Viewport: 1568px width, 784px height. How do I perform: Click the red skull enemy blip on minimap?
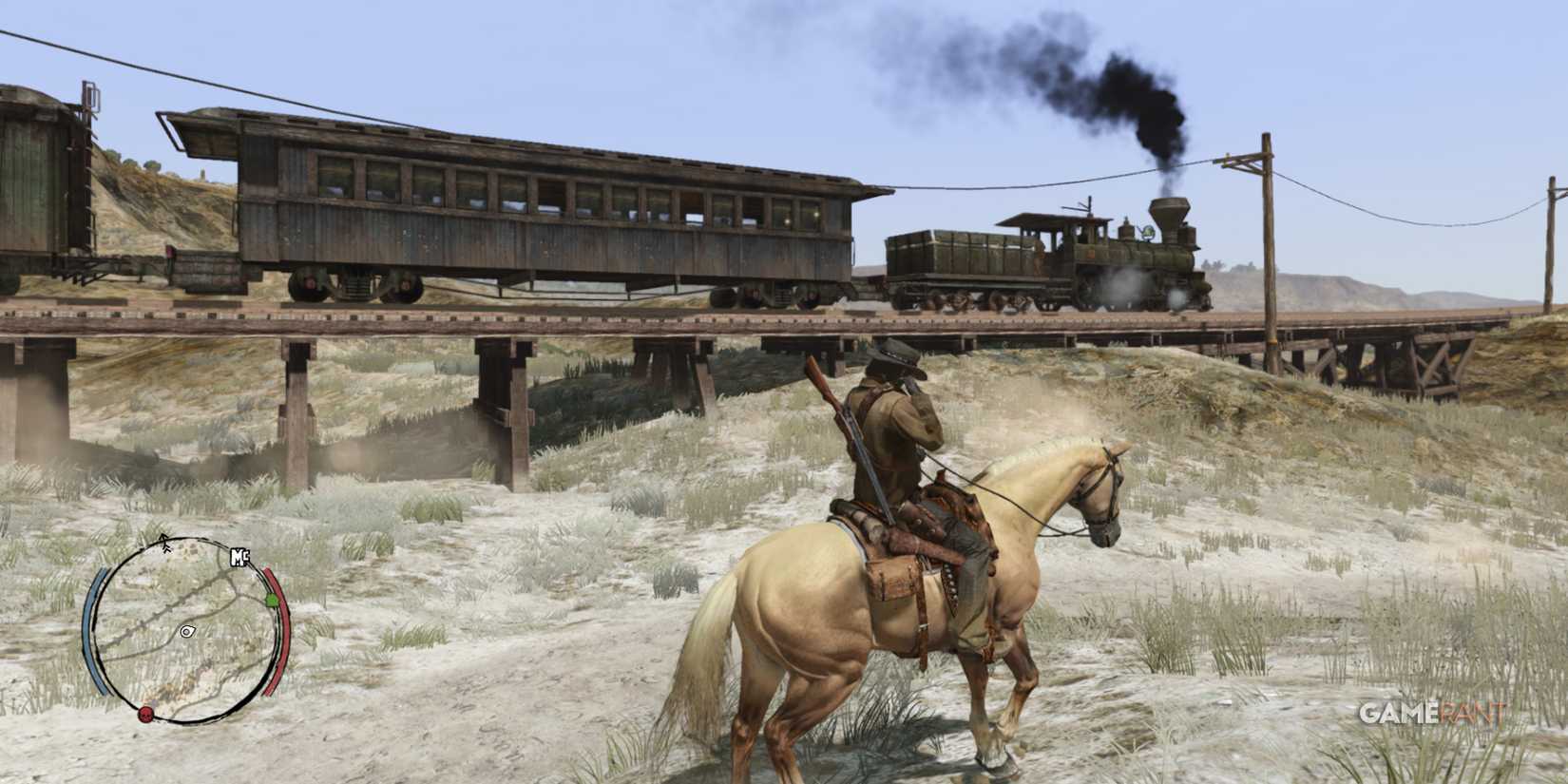(x=145, y=714)
